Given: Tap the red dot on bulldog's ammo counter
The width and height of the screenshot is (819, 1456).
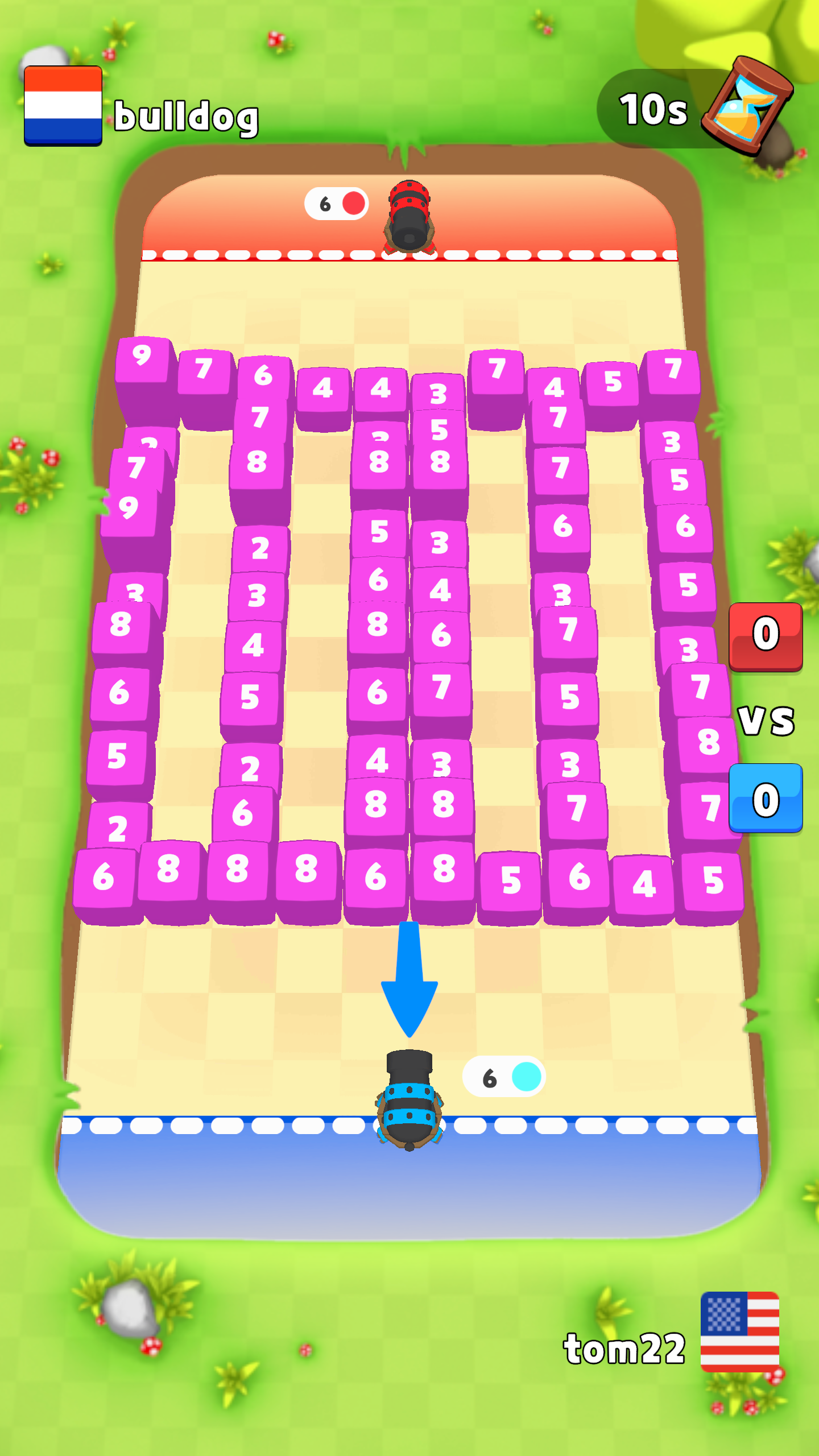Looking at the screenshot, I should point(353,202).
